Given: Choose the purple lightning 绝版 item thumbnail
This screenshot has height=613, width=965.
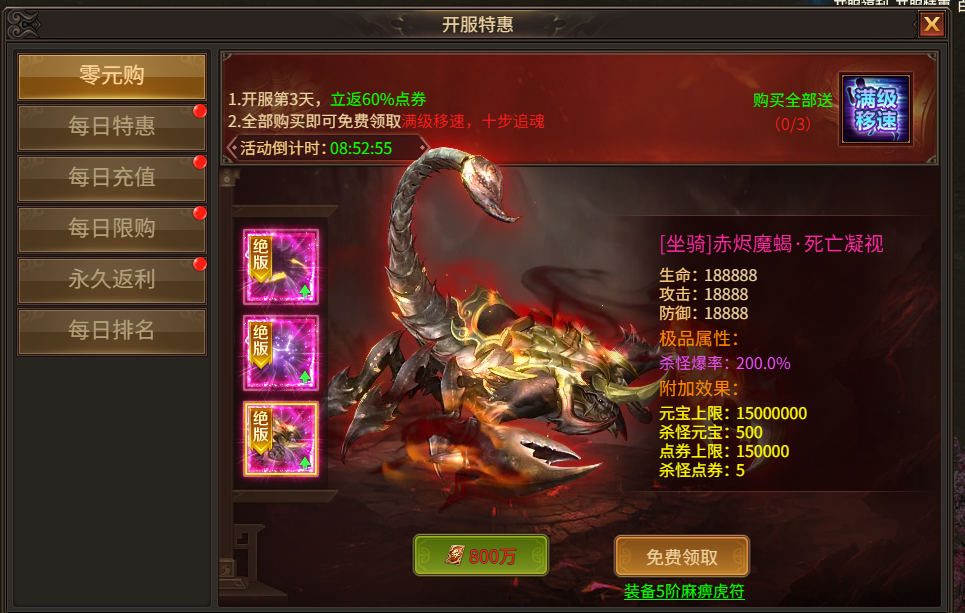Looking at the screenshot, I should 281,352.
